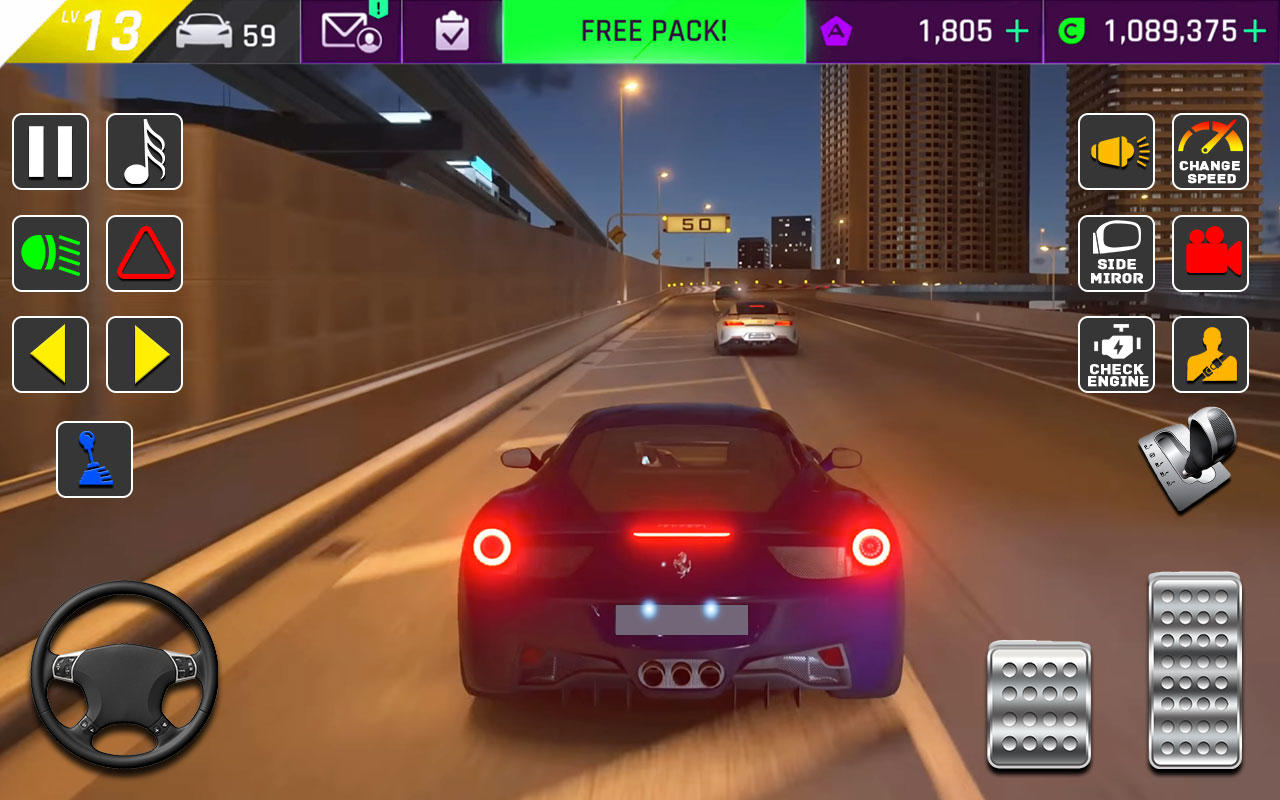The image size is (1280, 800).
Task: Select the daily tasks clipboard icon
Action: coord(452,31)
